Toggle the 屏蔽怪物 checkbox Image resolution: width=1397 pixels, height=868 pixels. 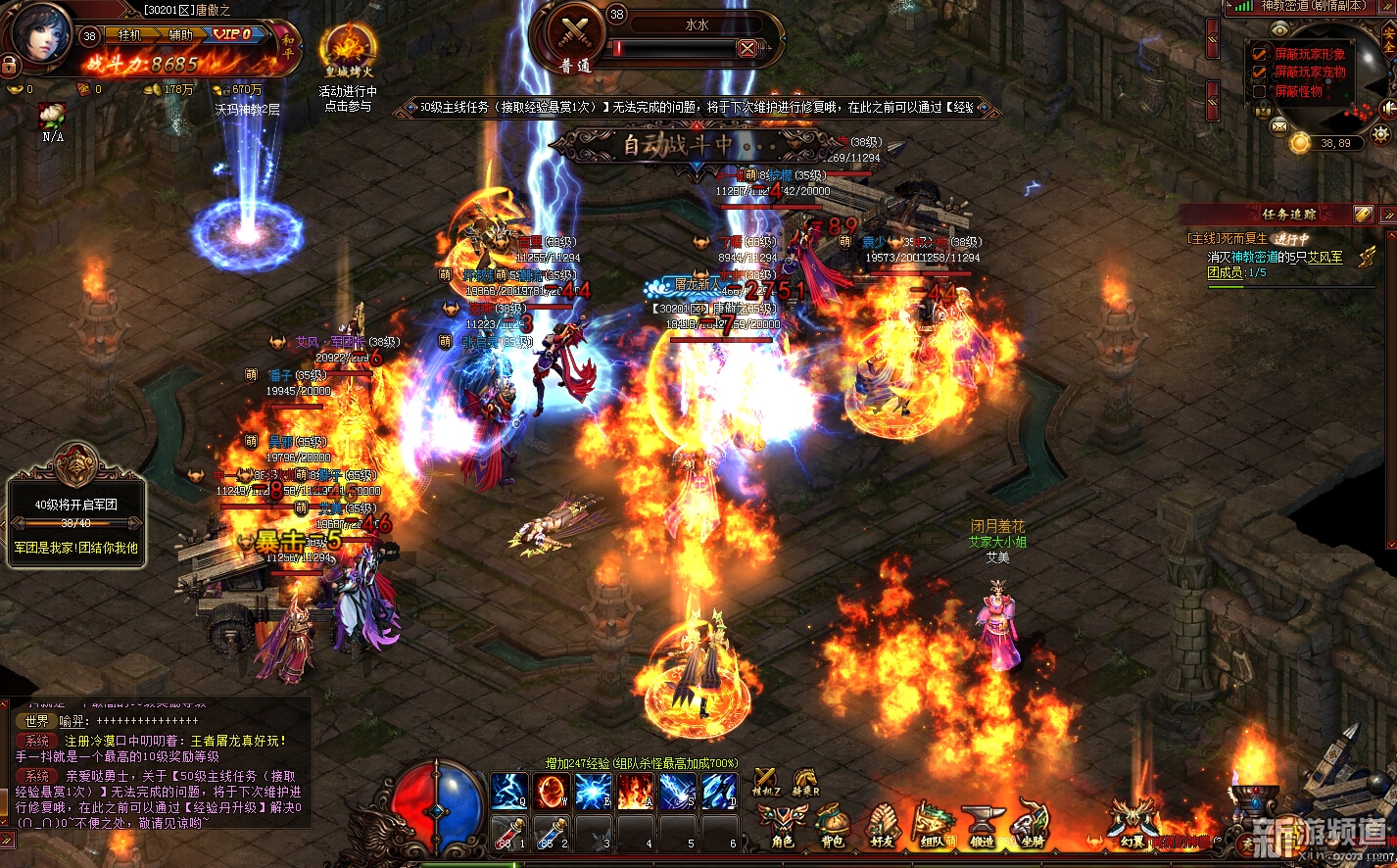click(1260, 91)
